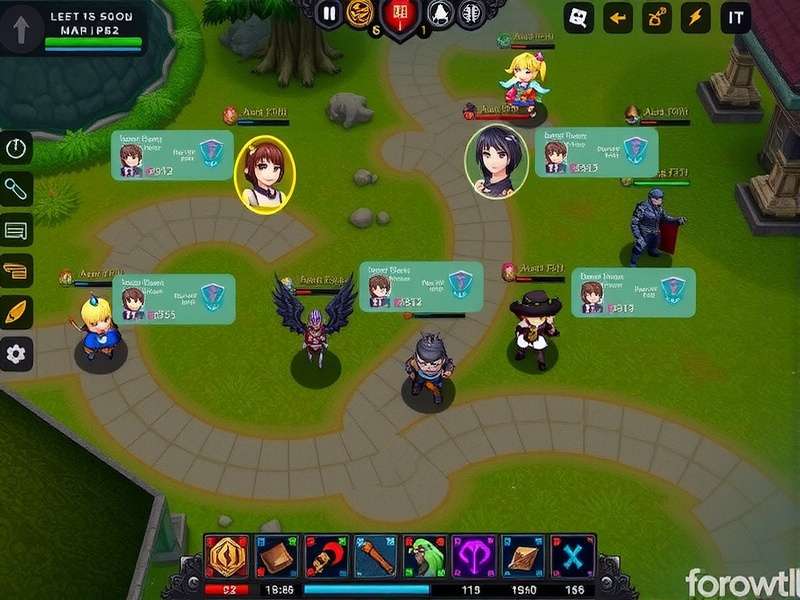Select the orange leaf sidebar icon
Viewport: 800px width, 600px height.
click(17, 312)
